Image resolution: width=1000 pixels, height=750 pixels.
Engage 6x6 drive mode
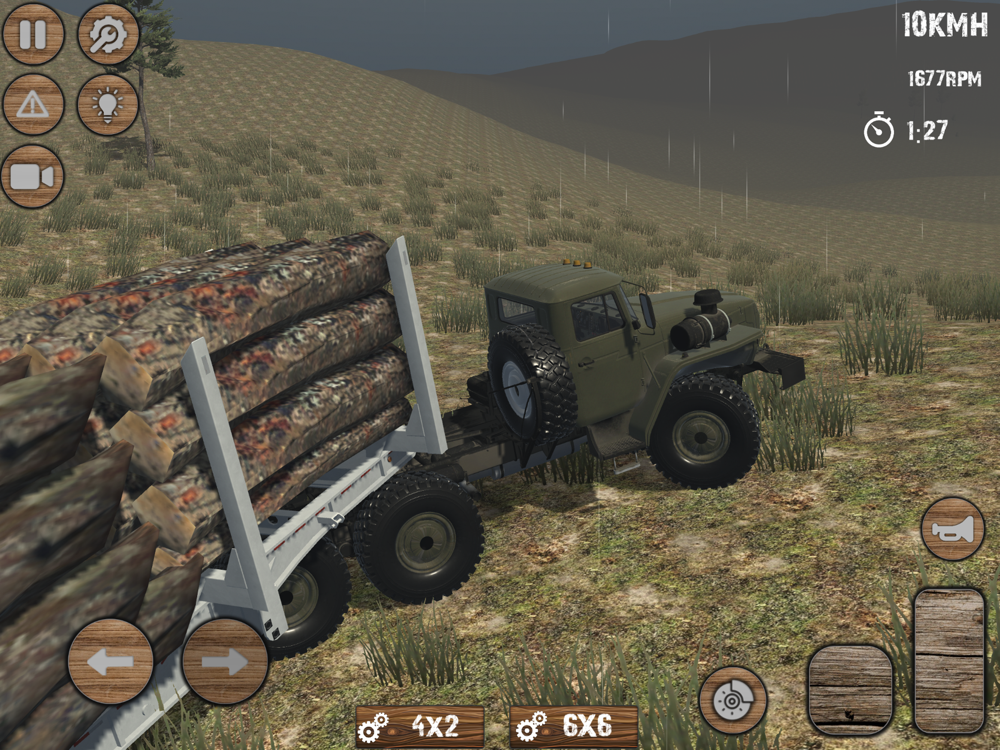click(x=574, y=727)
